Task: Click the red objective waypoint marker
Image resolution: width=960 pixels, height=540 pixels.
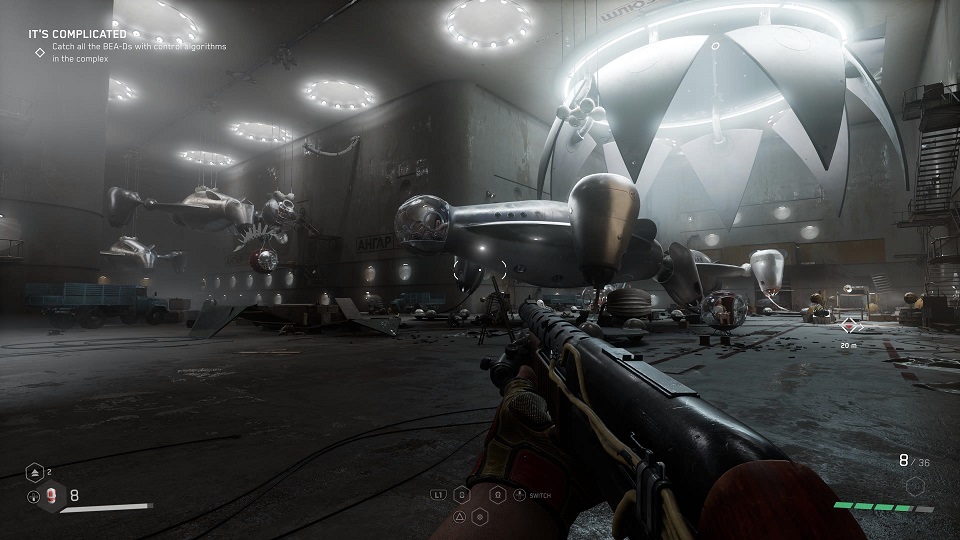Action: click(x=850, y=325)
